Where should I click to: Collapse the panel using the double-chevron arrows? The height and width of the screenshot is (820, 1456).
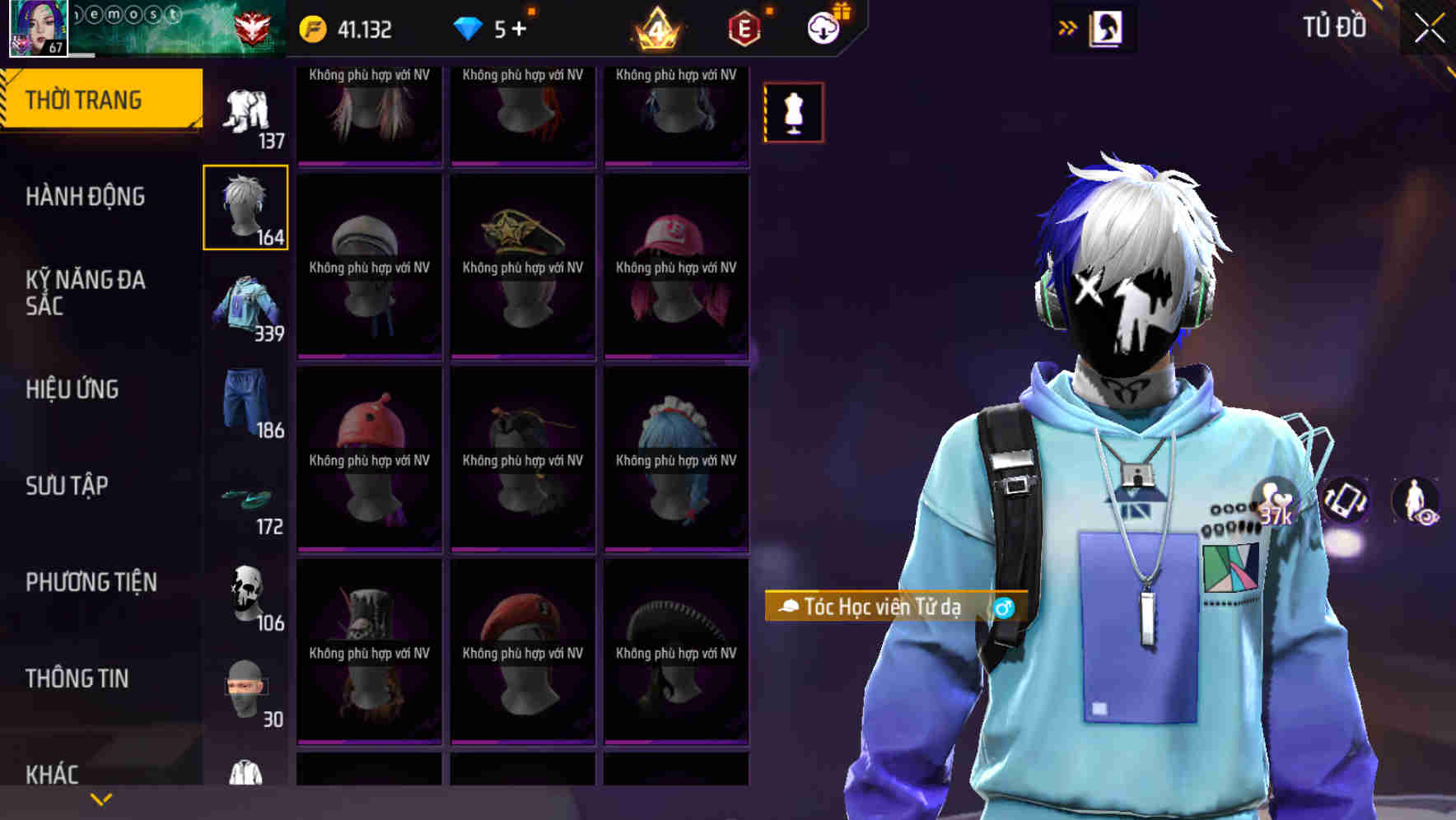(1066, 27)
